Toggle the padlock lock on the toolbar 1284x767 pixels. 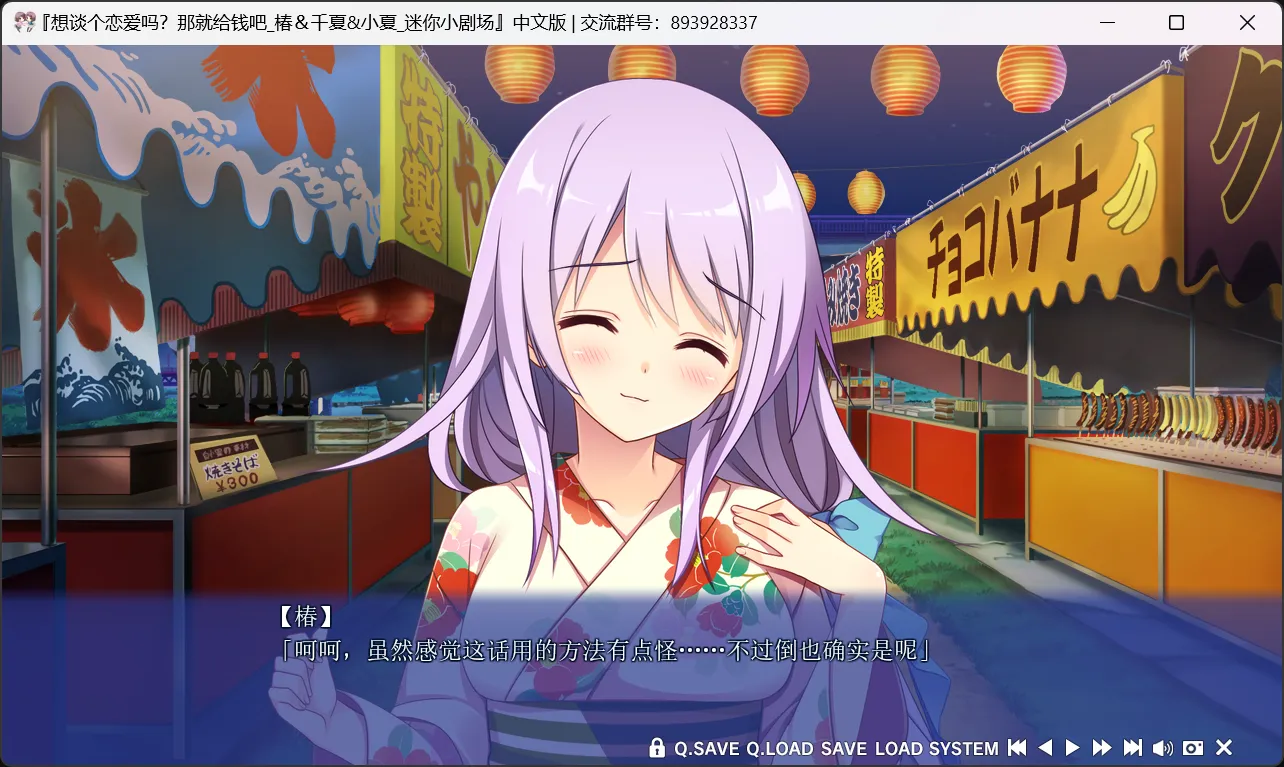point(658,748)
